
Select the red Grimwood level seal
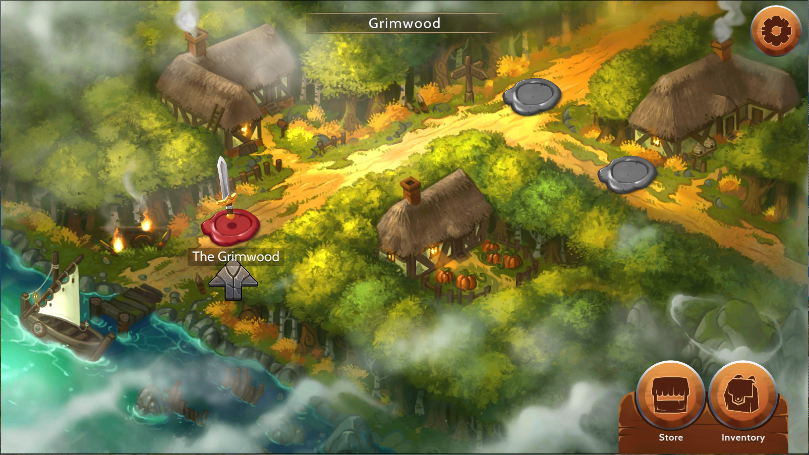click(231, 225)
